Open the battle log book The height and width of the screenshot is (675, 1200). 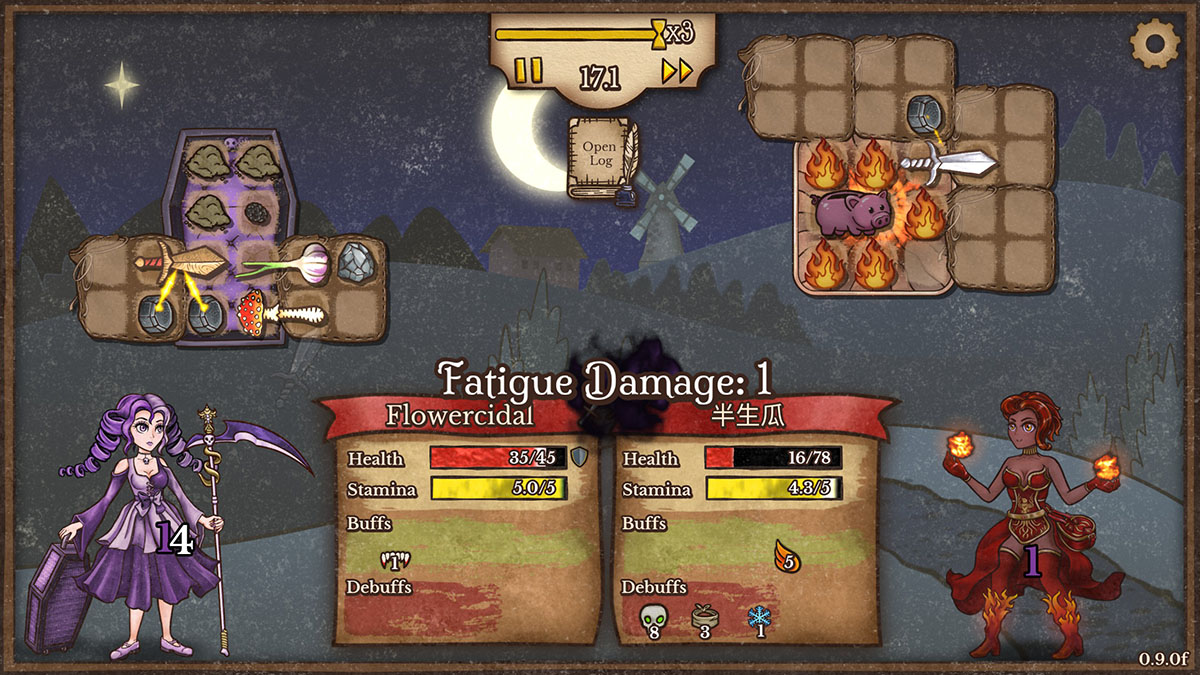point(598,157)
